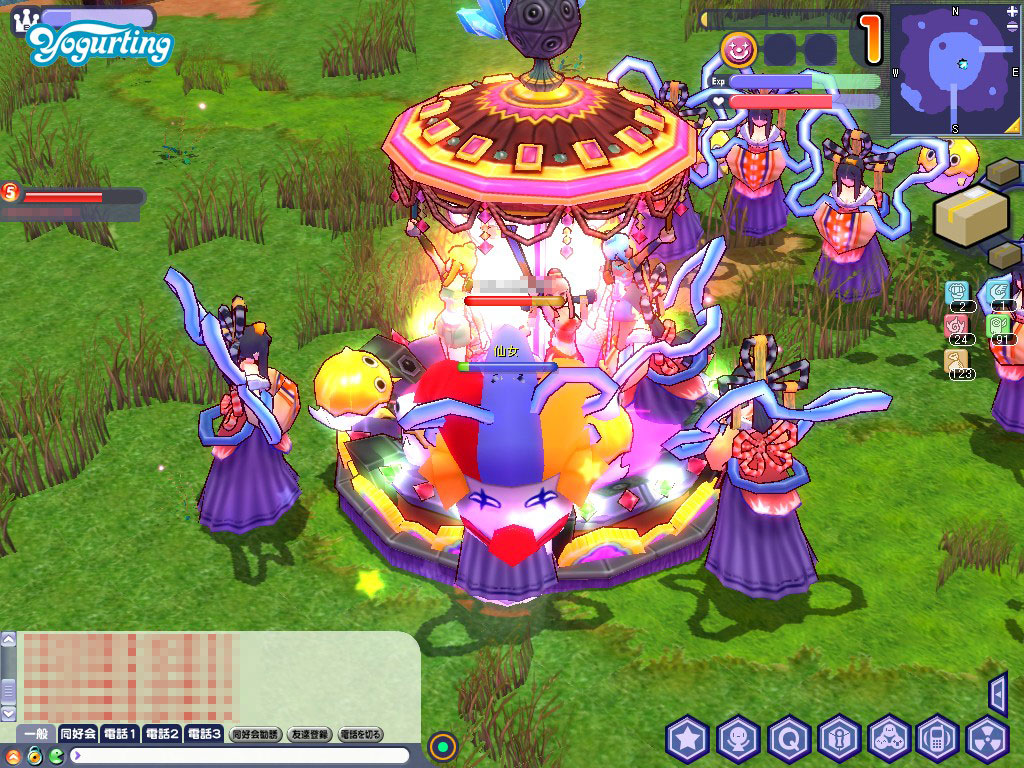Zoom out the minimap with minus button
Viewport: 1024px width, 768px height.
click(x=1012, y=26)
